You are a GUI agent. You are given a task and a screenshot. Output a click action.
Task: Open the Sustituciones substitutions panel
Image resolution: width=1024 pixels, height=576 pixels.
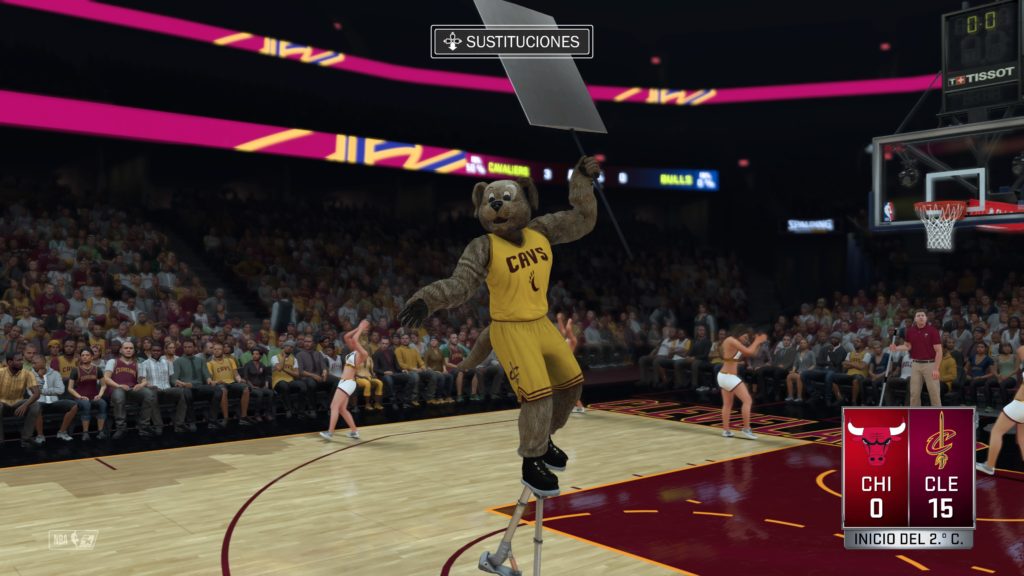coord(511,41)
